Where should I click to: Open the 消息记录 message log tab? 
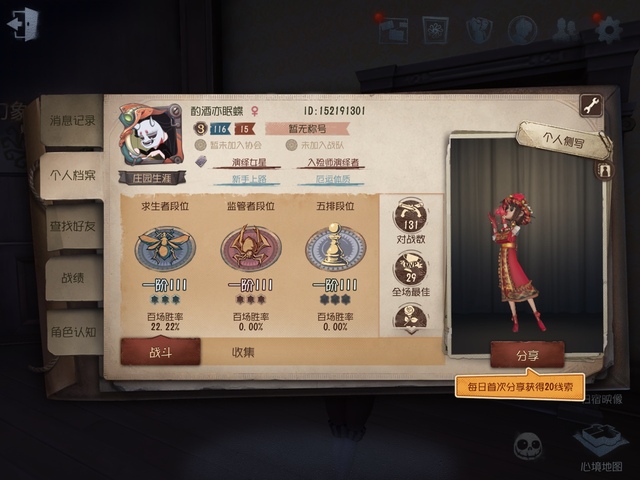point(73,121)
